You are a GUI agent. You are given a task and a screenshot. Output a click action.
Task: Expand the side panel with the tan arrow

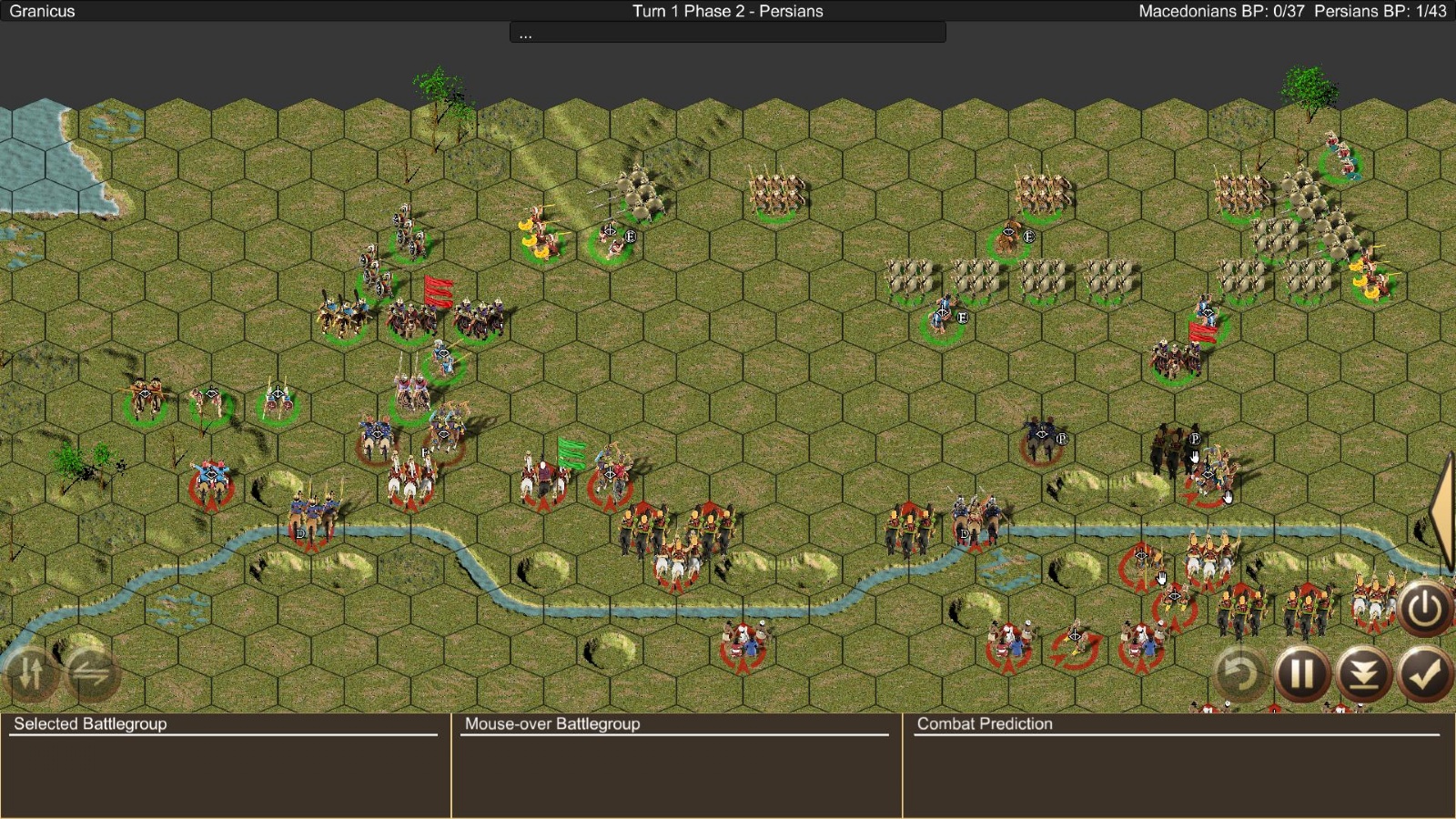click(x=1442, y=512)
